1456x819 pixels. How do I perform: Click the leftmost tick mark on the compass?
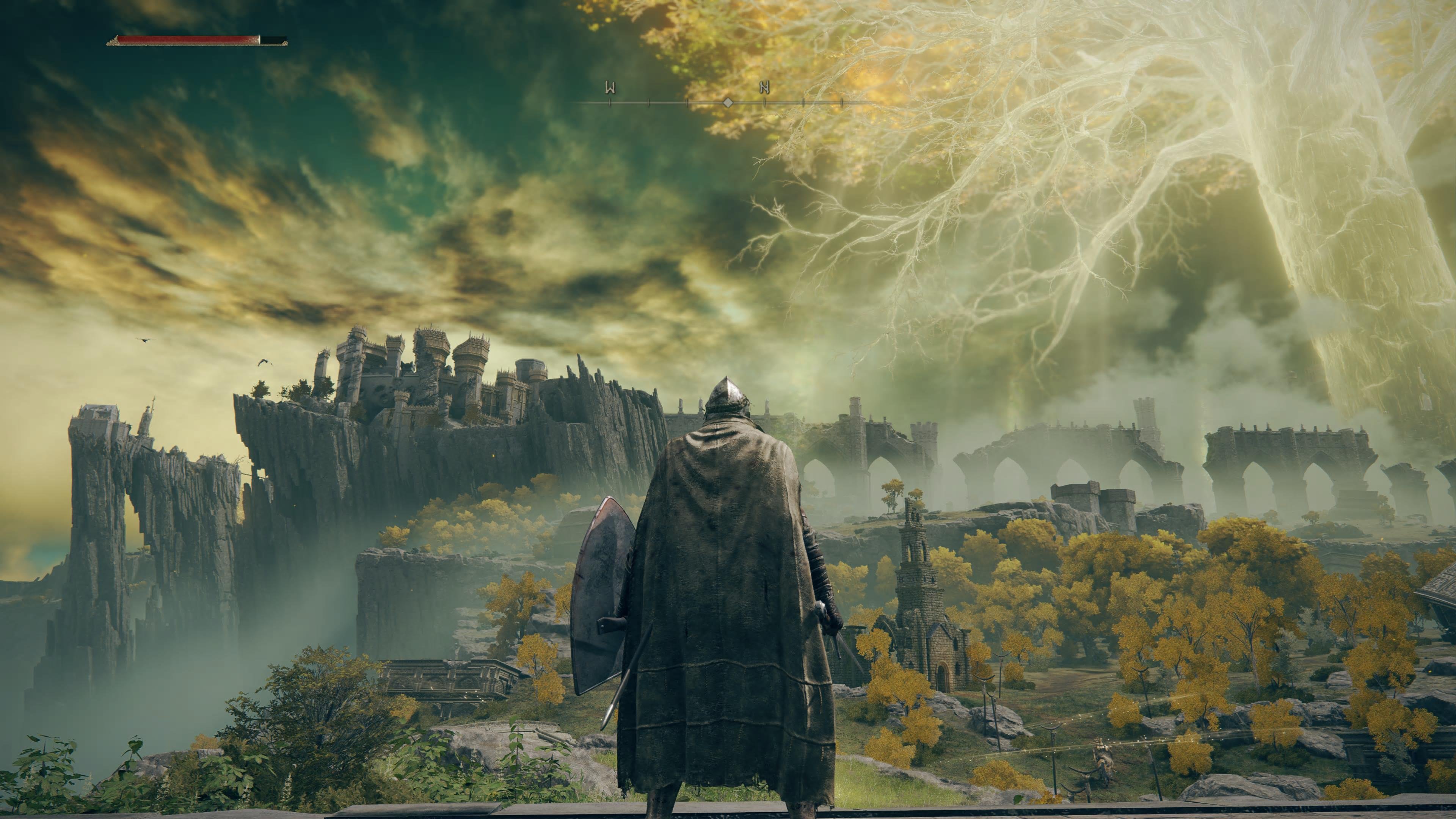610,104
